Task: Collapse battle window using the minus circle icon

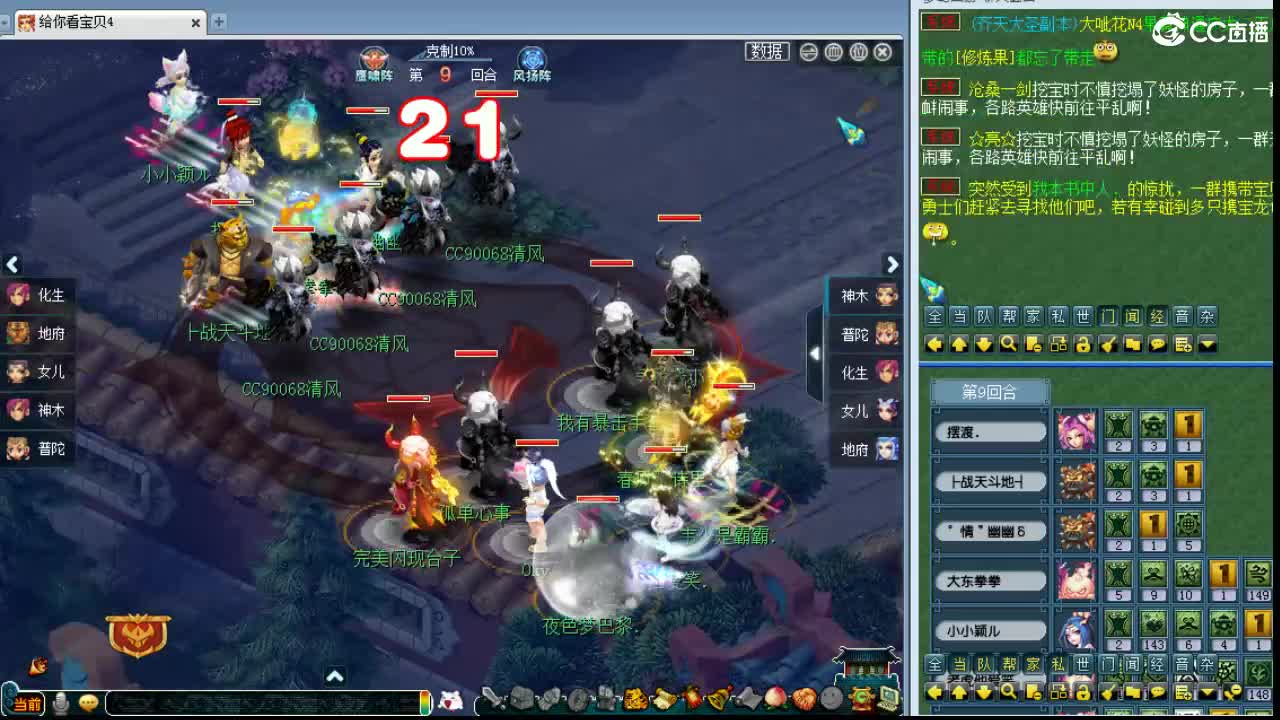Action: (808, 52)
